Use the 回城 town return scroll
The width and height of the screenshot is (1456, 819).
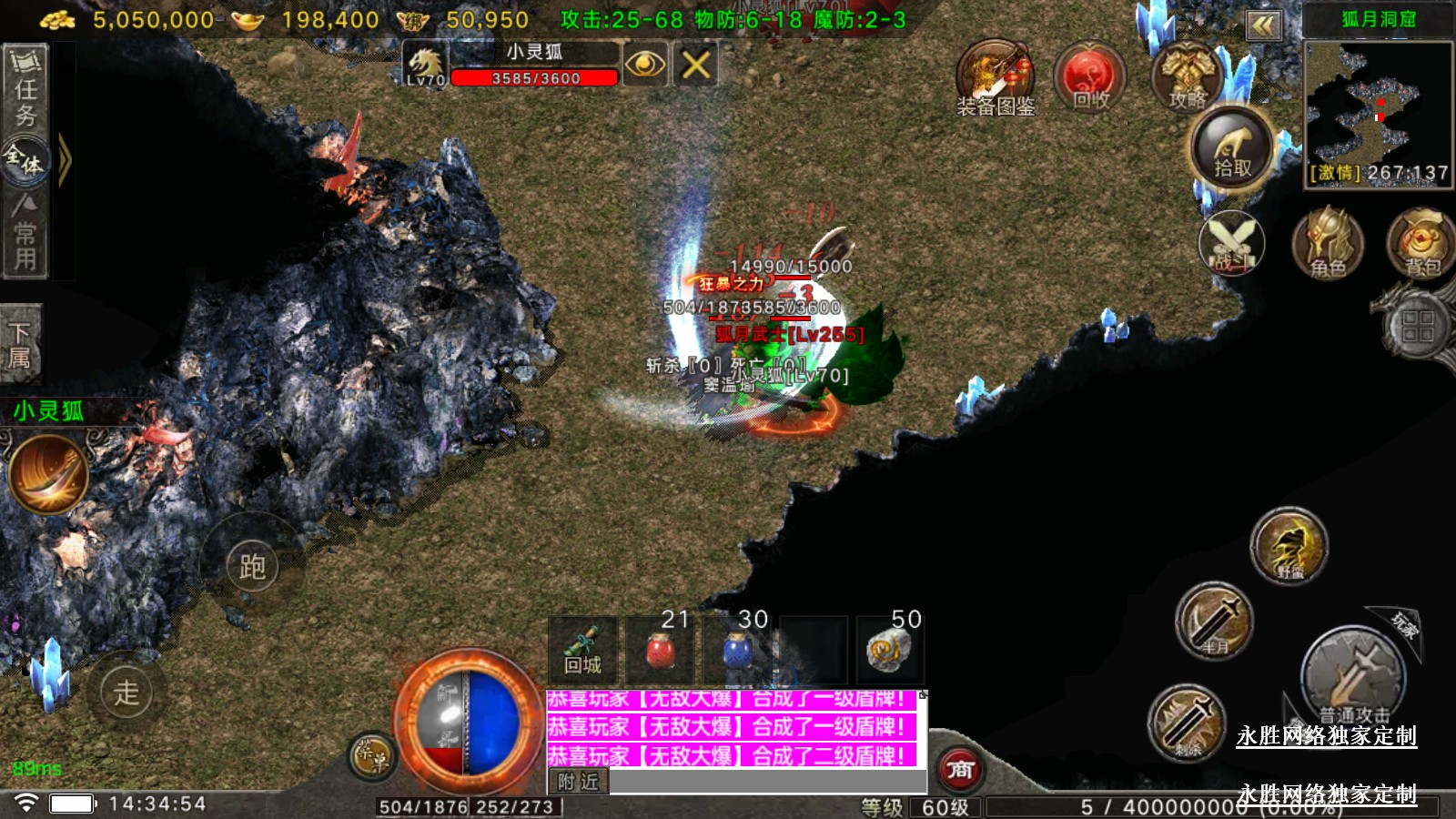(x=582, y=650)
